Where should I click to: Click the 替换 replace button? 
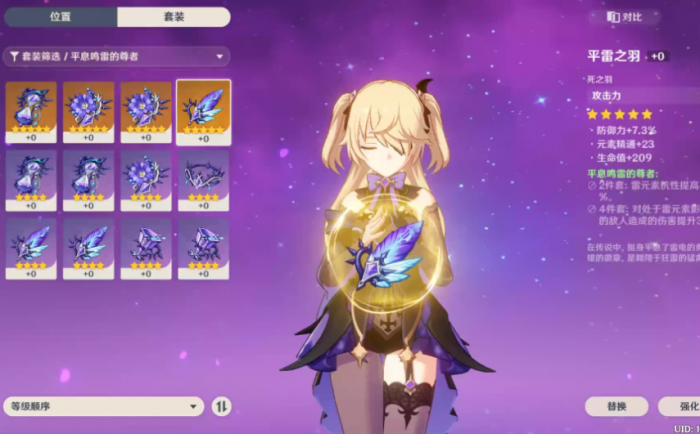pos(617,406)
